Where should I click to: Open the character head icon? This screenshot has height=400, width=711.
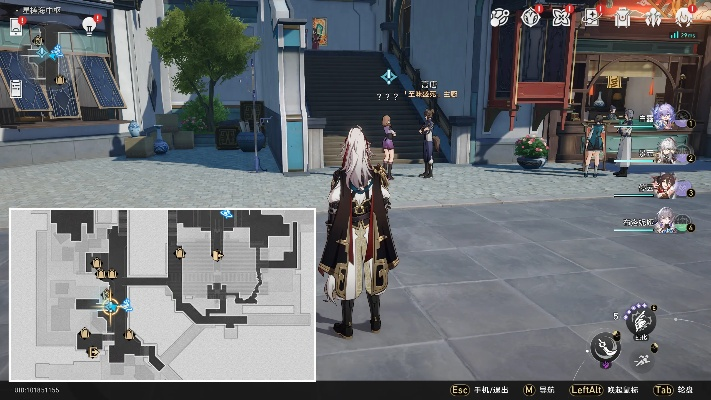coord(684,17)
